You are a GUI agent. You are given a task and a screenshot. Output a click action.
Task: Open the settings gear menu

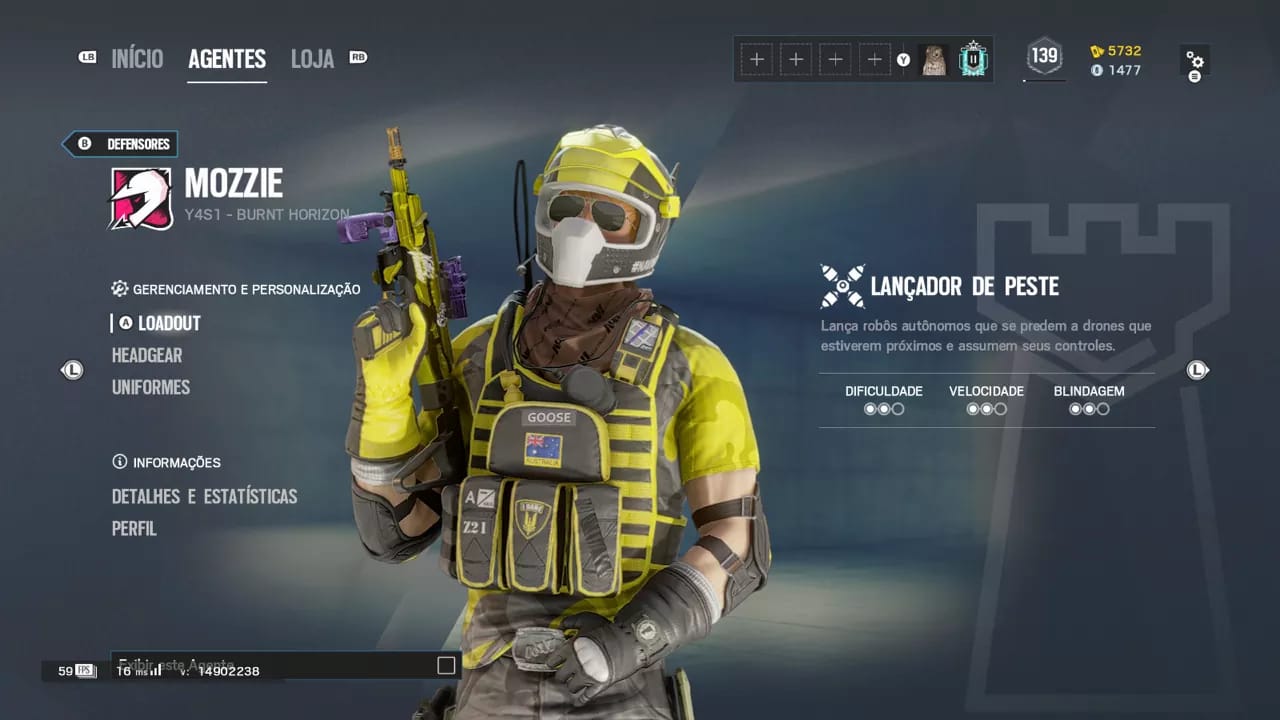tap(1196, 60)
